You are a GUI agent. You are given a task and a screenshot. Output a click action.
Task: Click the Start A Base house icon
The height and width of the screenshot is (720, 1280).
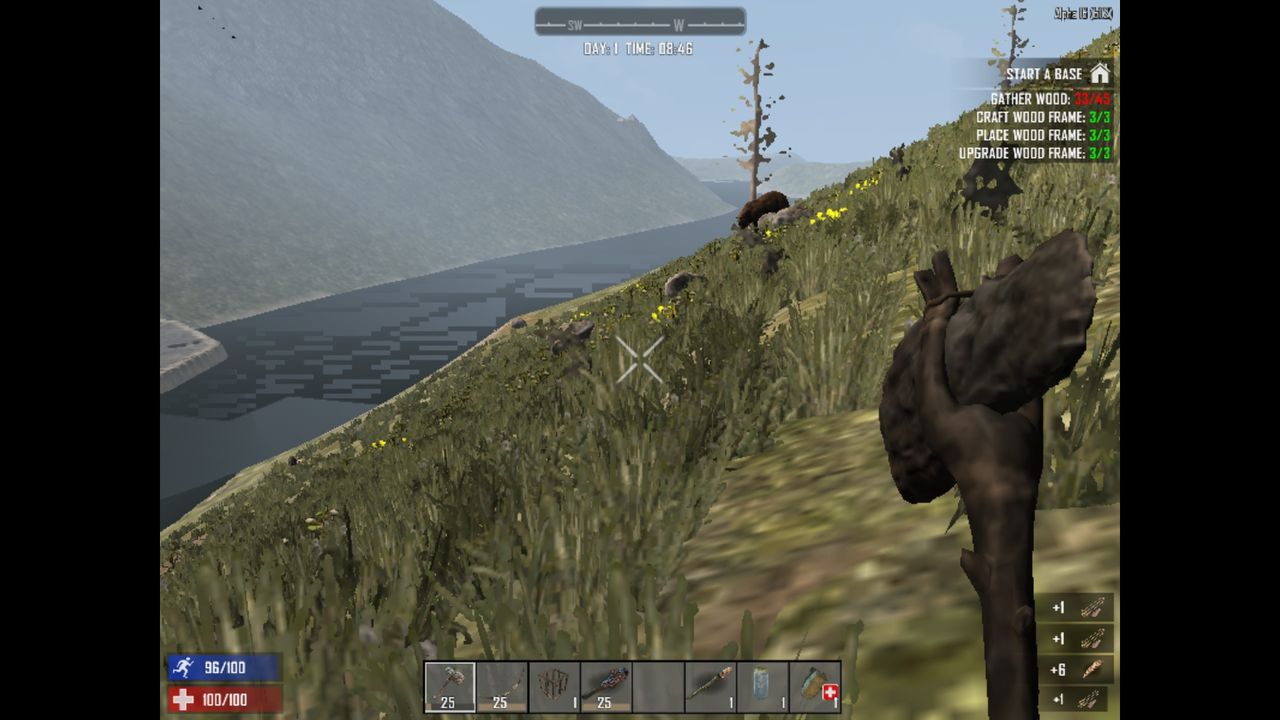tap(1102, 74)
